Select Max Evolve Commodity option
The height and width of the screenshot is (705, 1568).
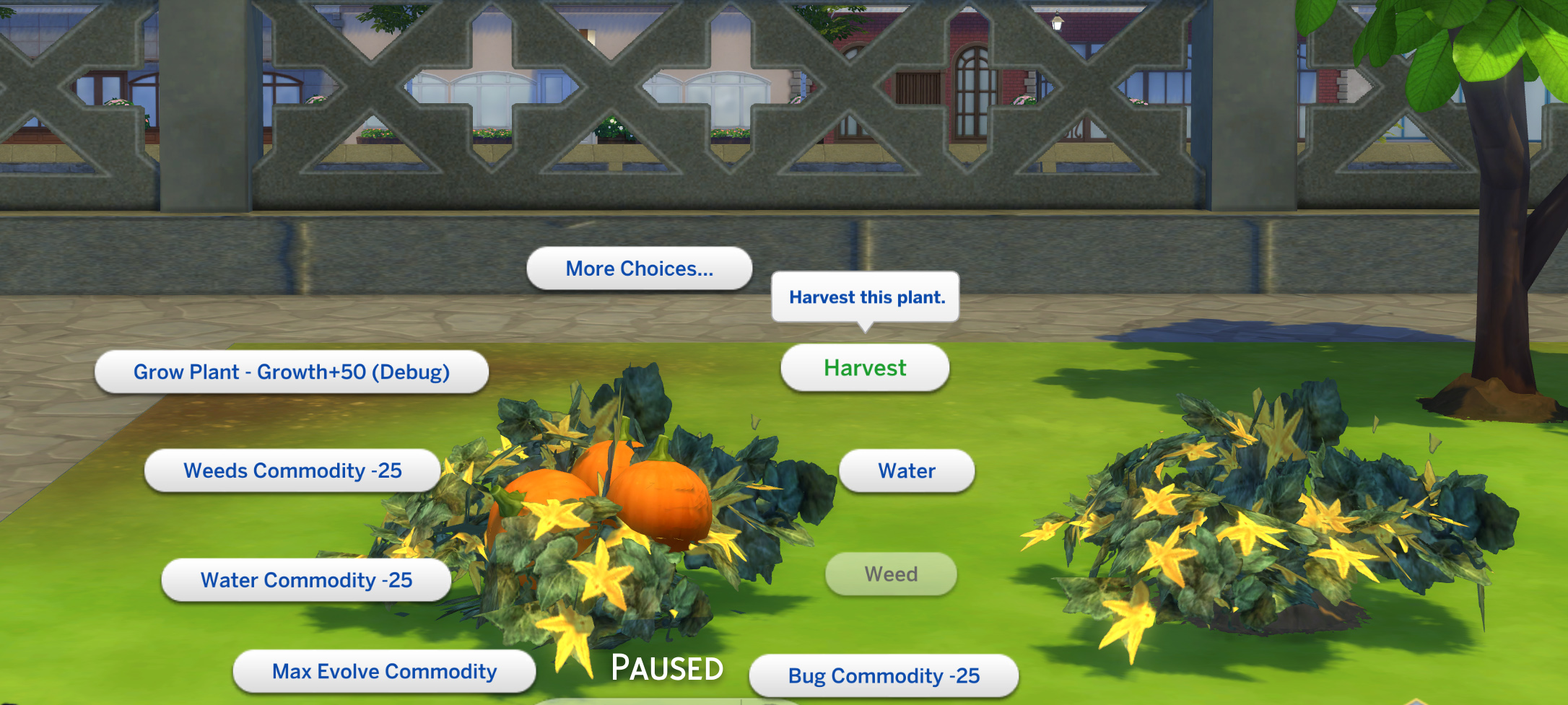click(x=383, y=670)
